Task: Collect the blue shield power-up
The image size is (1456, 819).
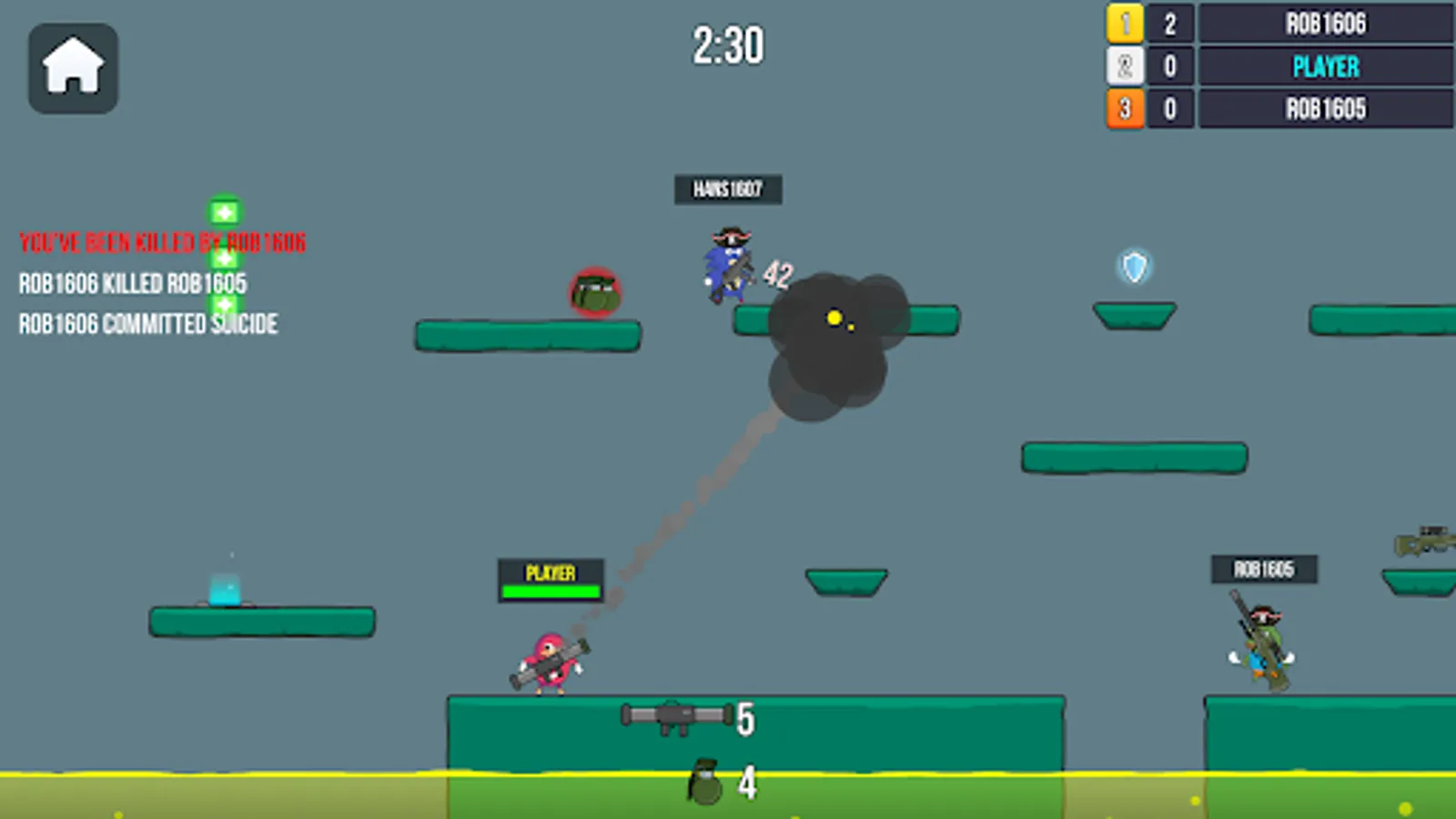Action: [x=1133, y=268]
